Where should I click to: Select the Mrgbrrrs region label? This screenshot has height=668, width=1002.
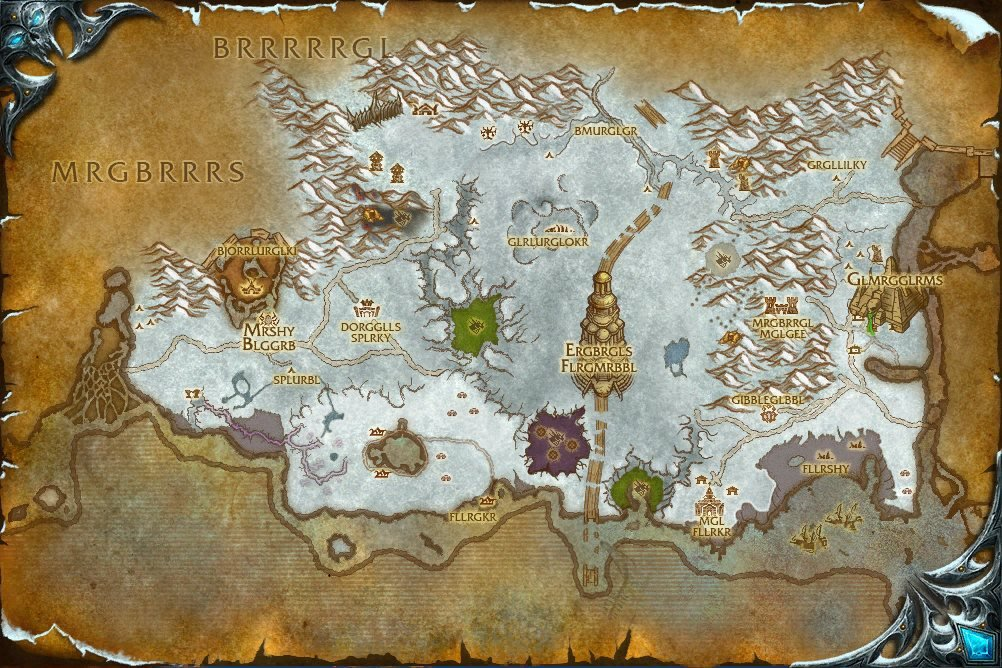149,172
